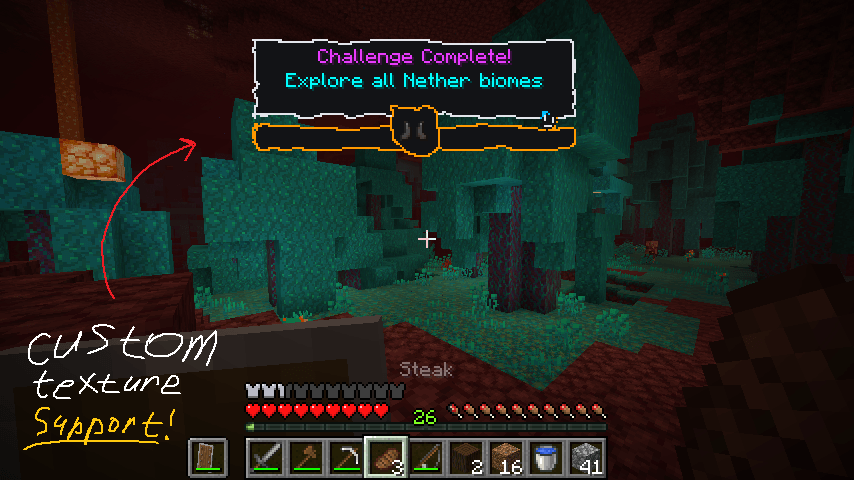Viewport: 854px width, 480px height.
Task: Click the boots icon on the advancement banner
Action: 413,131
